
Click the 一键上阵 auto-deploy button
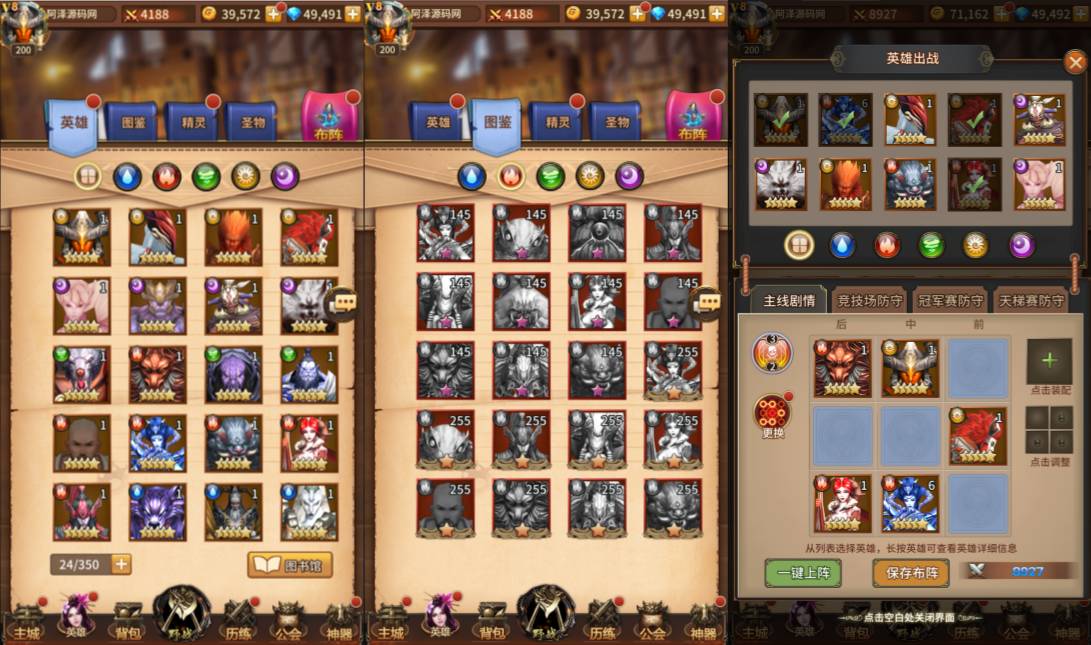click(802, 573)
